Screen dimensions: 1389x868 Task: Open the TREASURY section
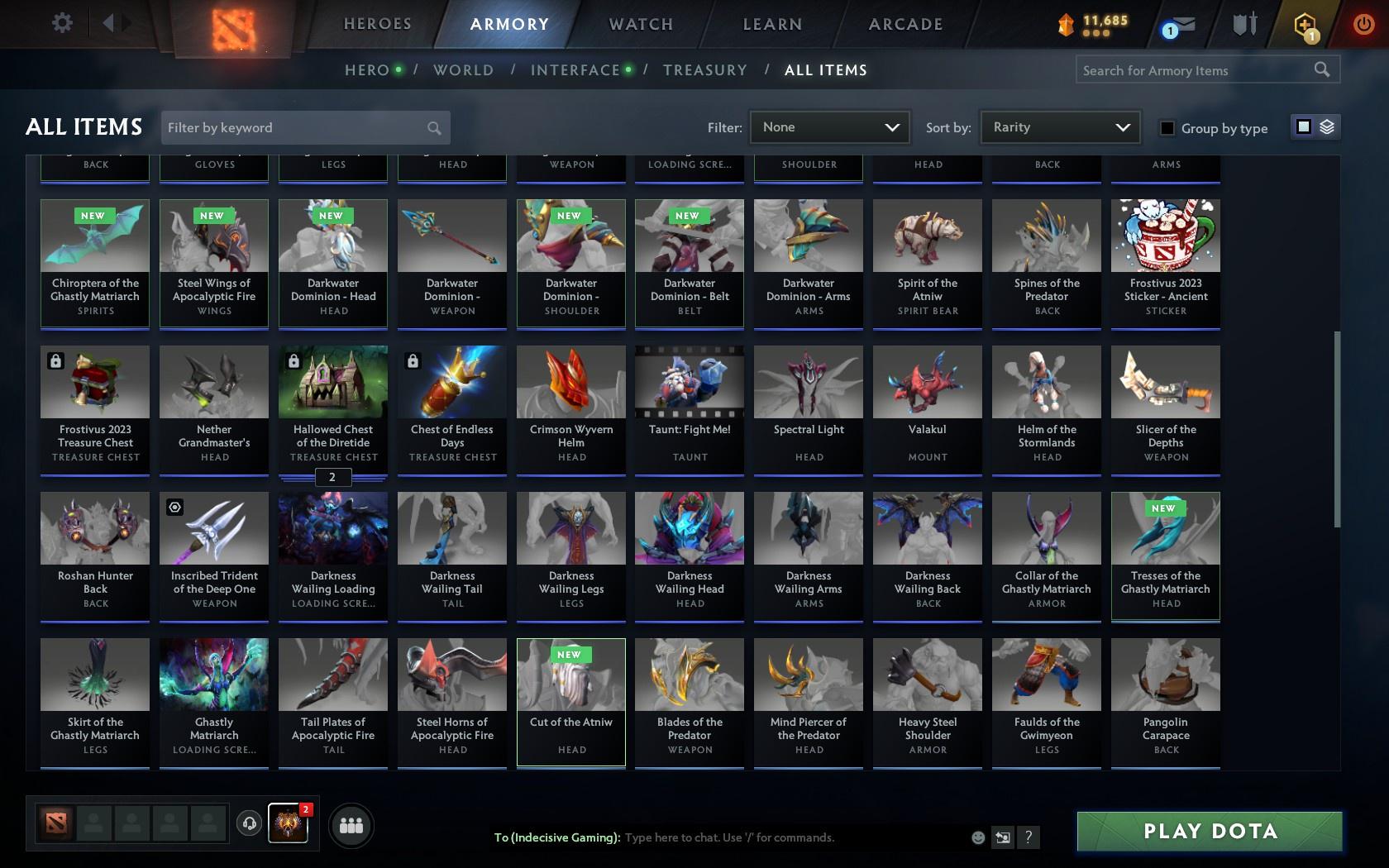(704, 70)
